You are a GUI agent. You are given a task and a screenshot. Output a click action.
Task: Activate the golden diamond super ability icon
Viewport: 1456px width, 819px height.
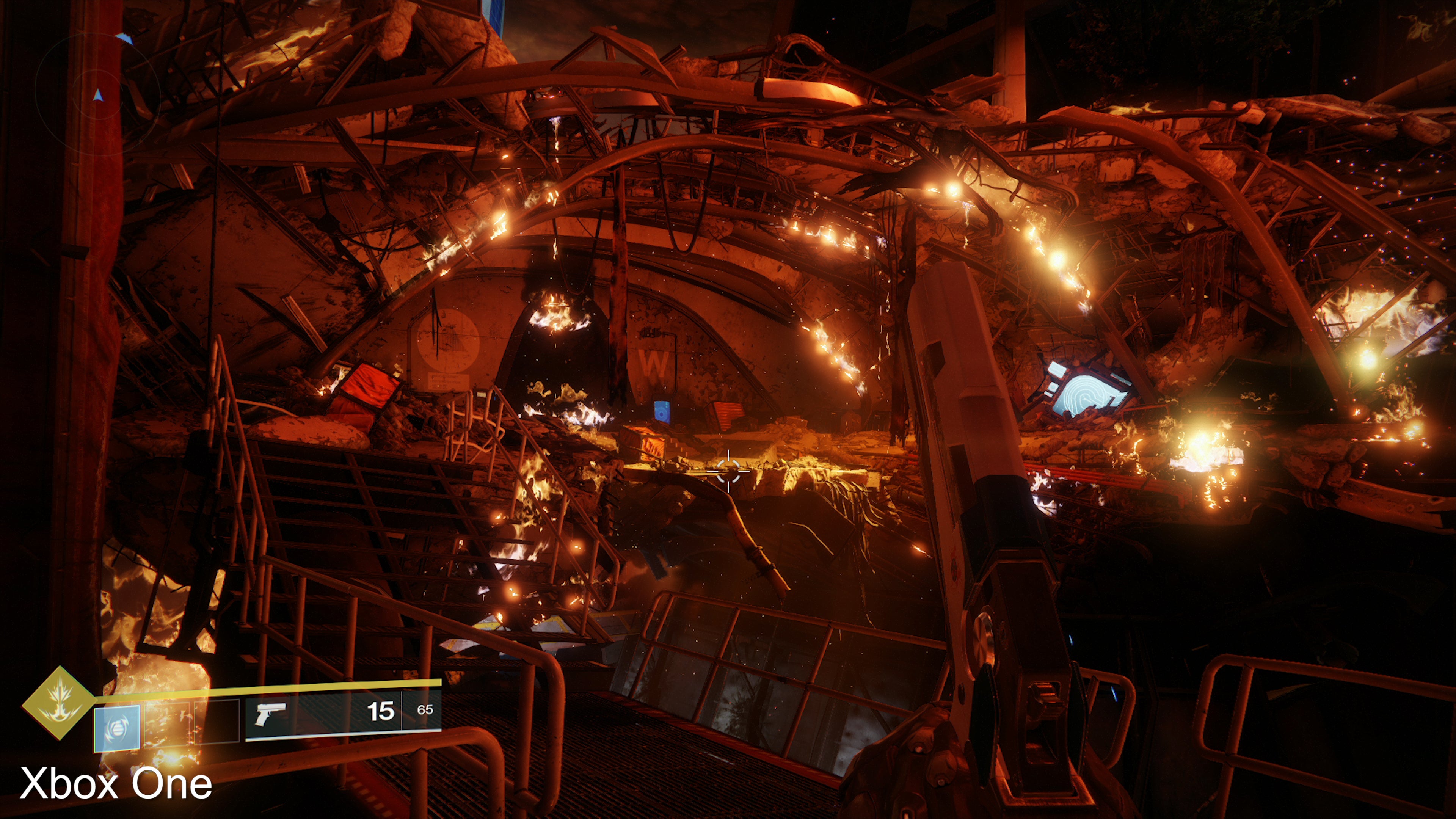58,703
